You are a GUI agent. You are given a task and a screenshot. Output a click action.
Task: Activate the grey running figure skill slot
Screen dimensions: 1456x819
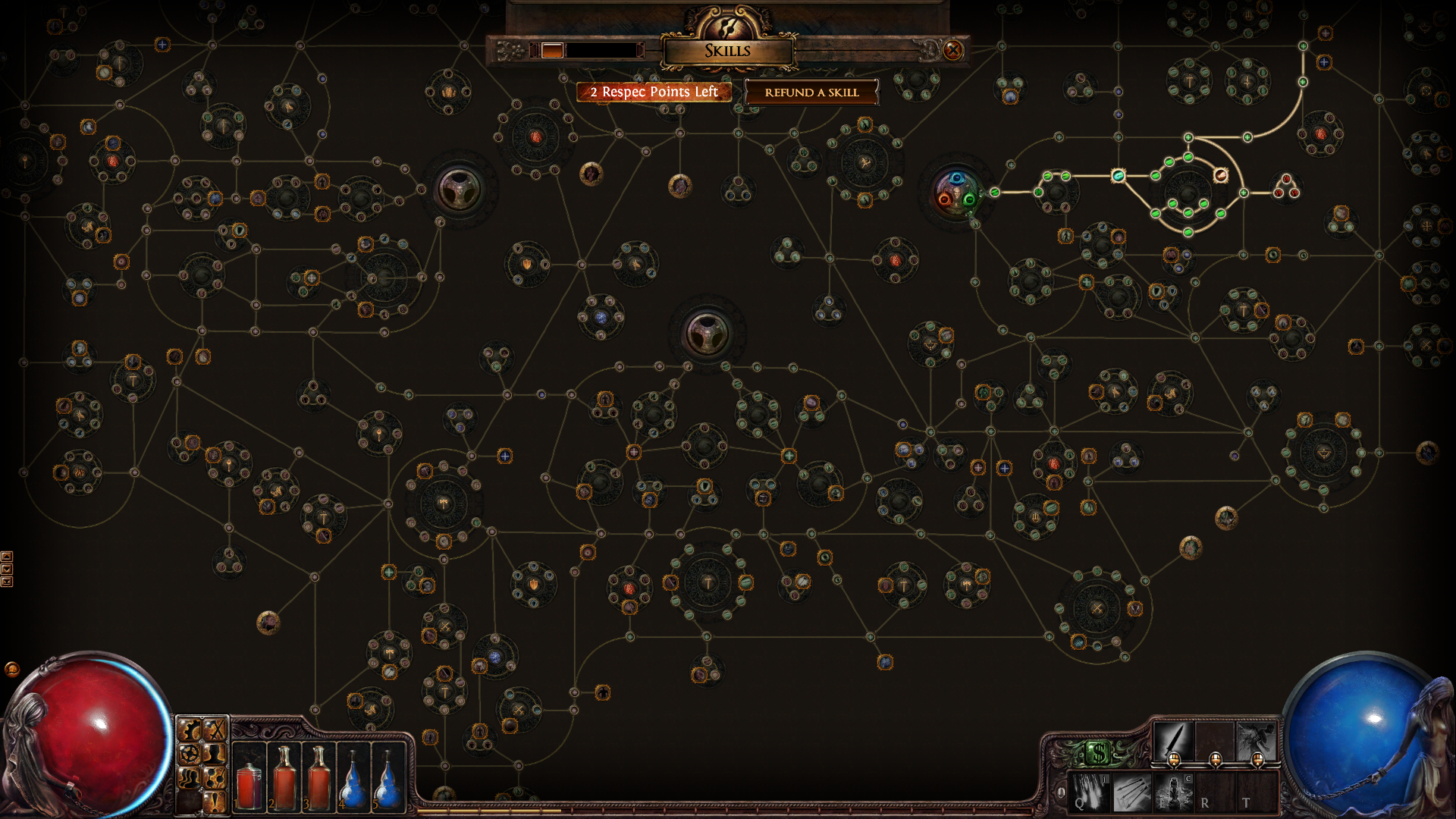pos(1257,740)
